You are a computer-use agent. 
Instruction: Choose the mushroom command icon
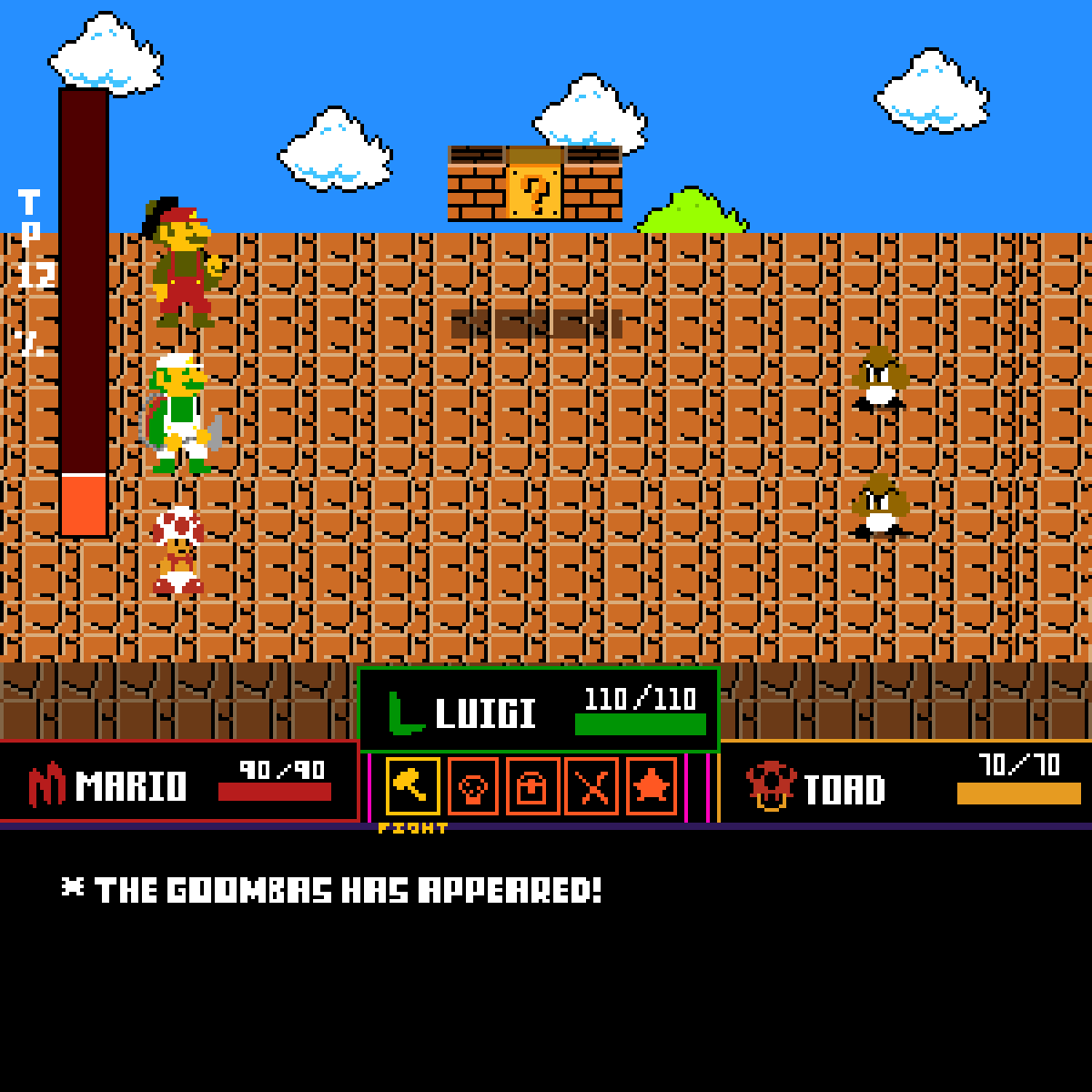pyautogui.click(x=472, y=786)
